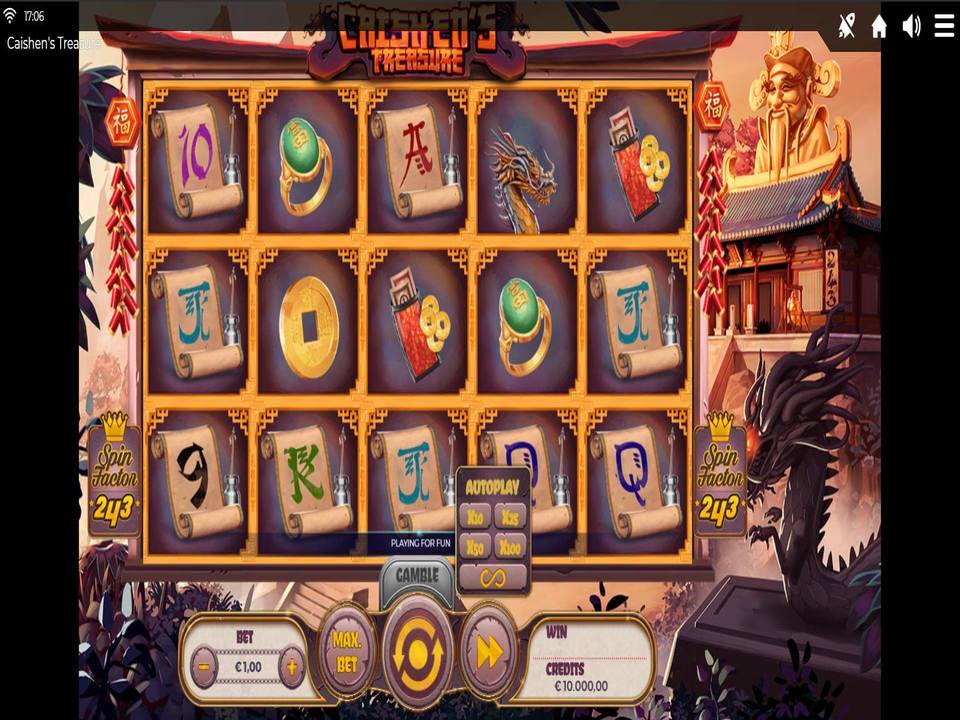
Task: Select X10 autoplay spins
Action: coord(476,516)
